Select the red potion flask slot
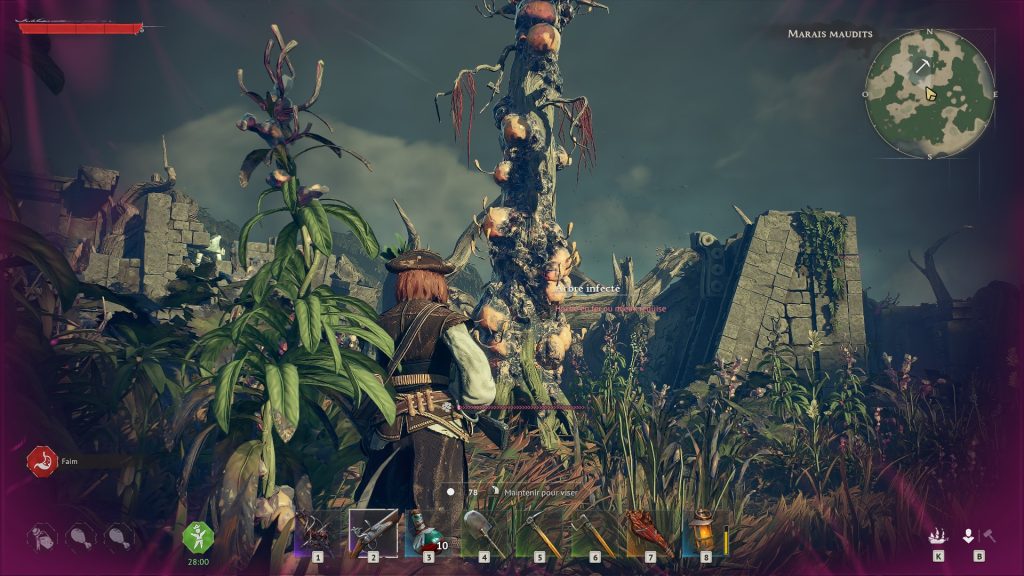Screen dimensions: 1024x576 [x=428, y=532]
